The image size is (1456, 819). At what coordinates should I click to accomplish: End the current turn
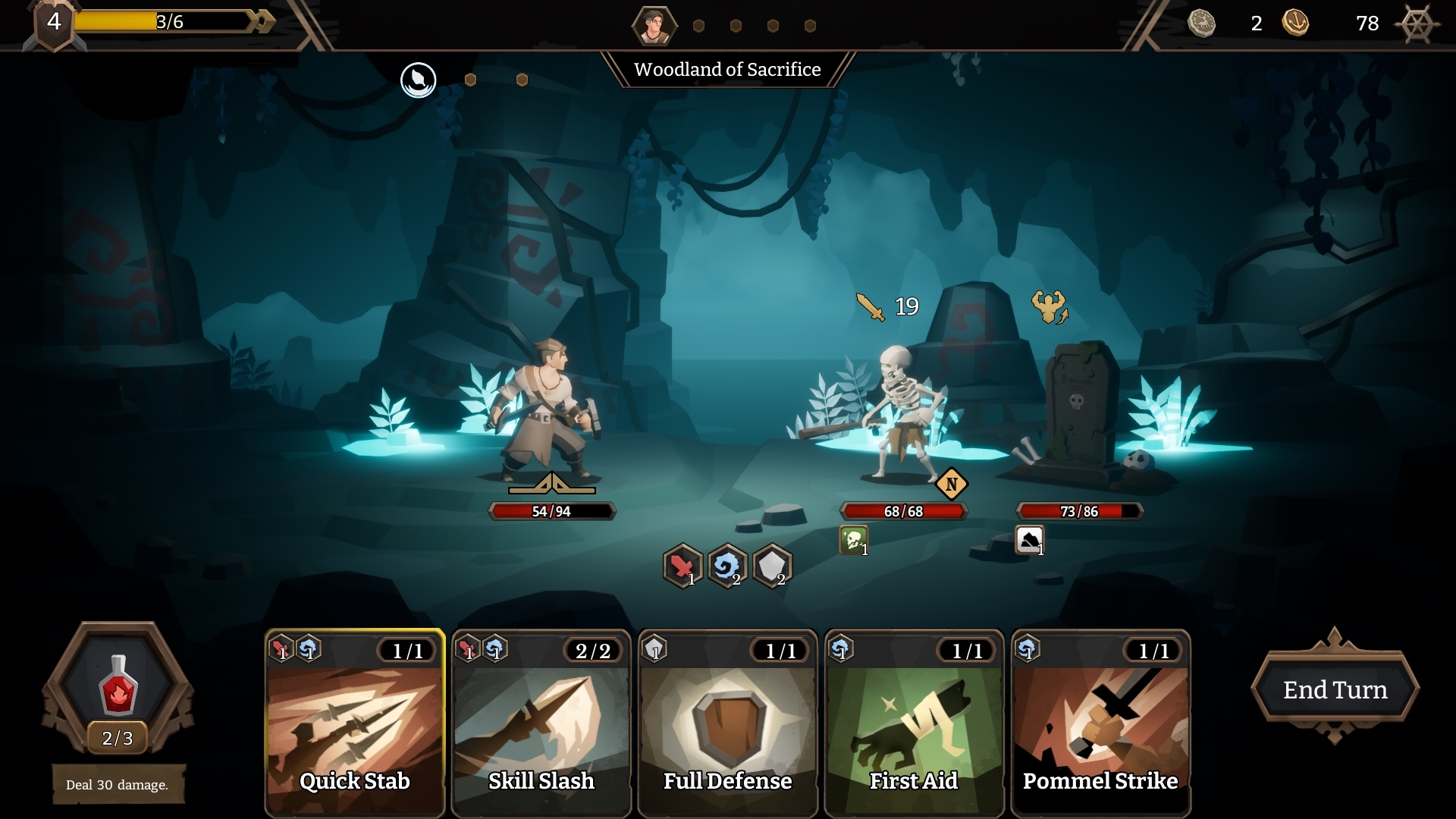[x=1335, y=689]
